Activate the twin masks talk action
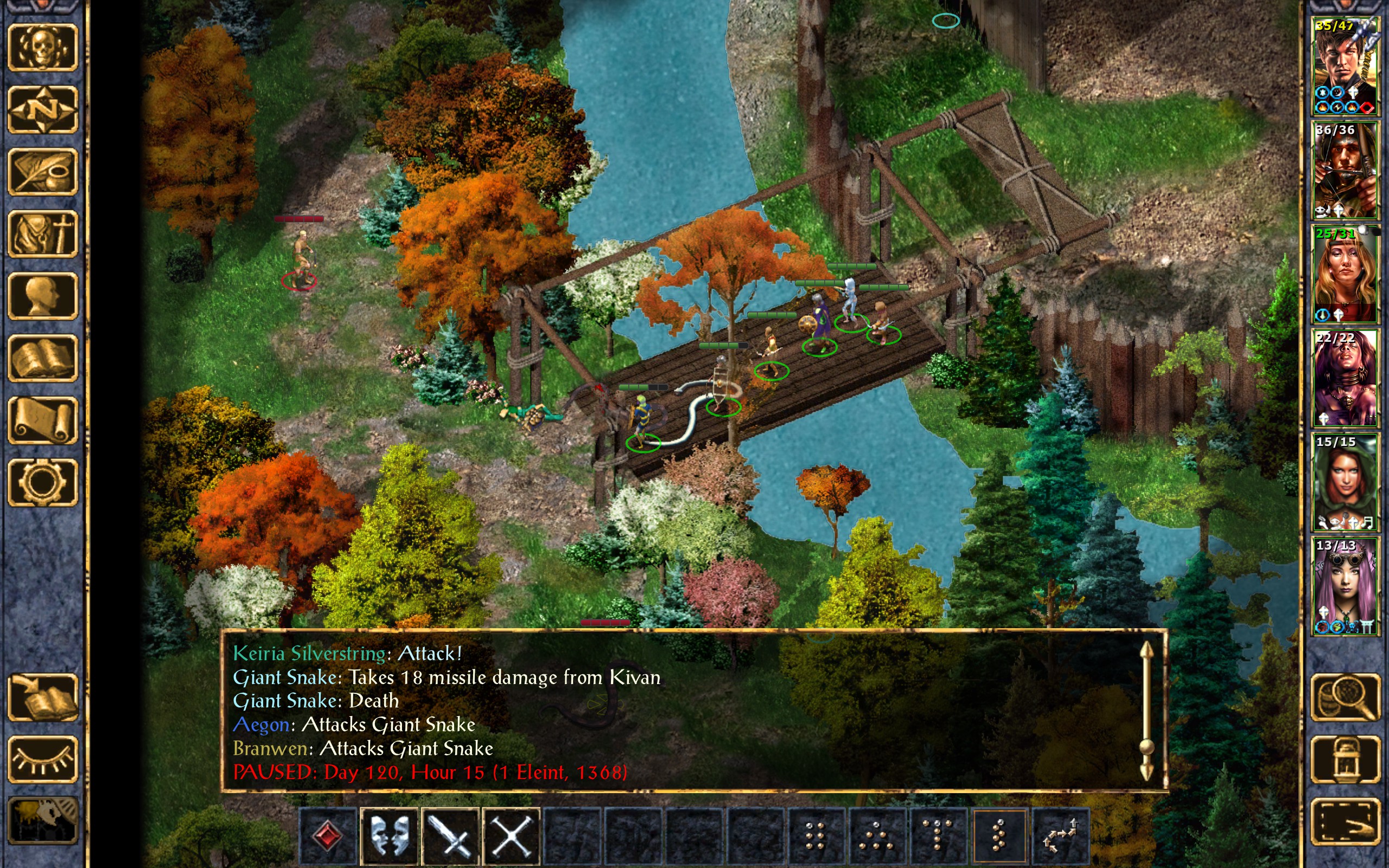Image resolution: width=1389 pixels, height=868 pixels. click(389, 837)
